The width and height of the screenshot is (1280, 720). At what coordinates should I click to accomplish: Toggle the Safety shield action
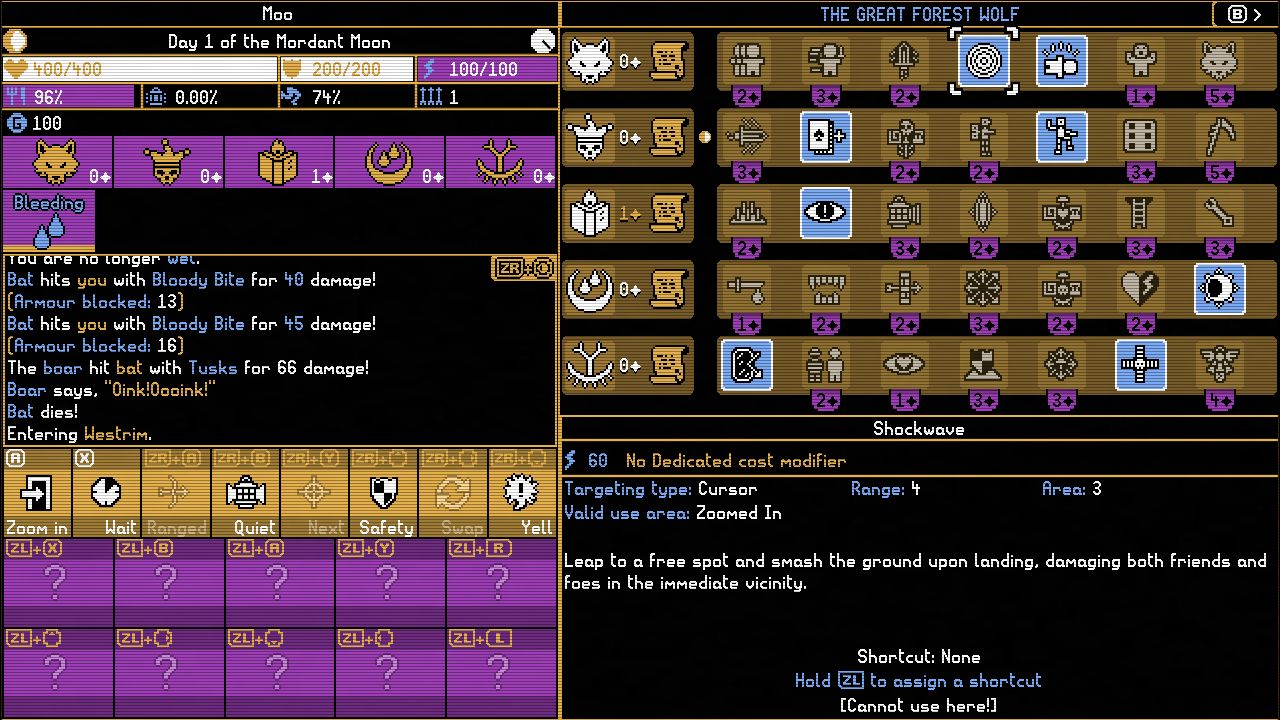385,490
